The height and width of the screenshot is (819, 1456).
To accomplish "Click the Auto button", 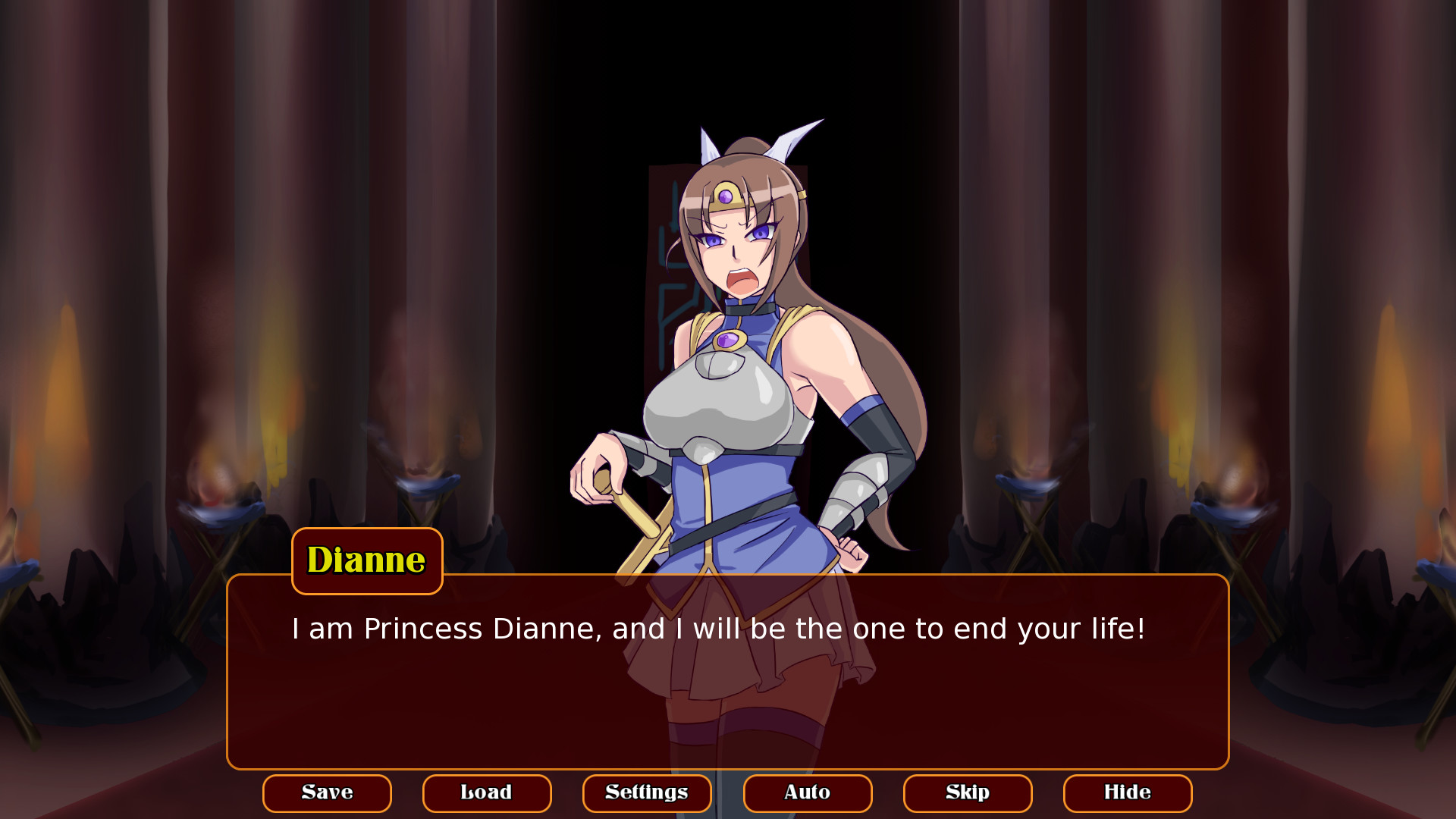I will (807, 792).
